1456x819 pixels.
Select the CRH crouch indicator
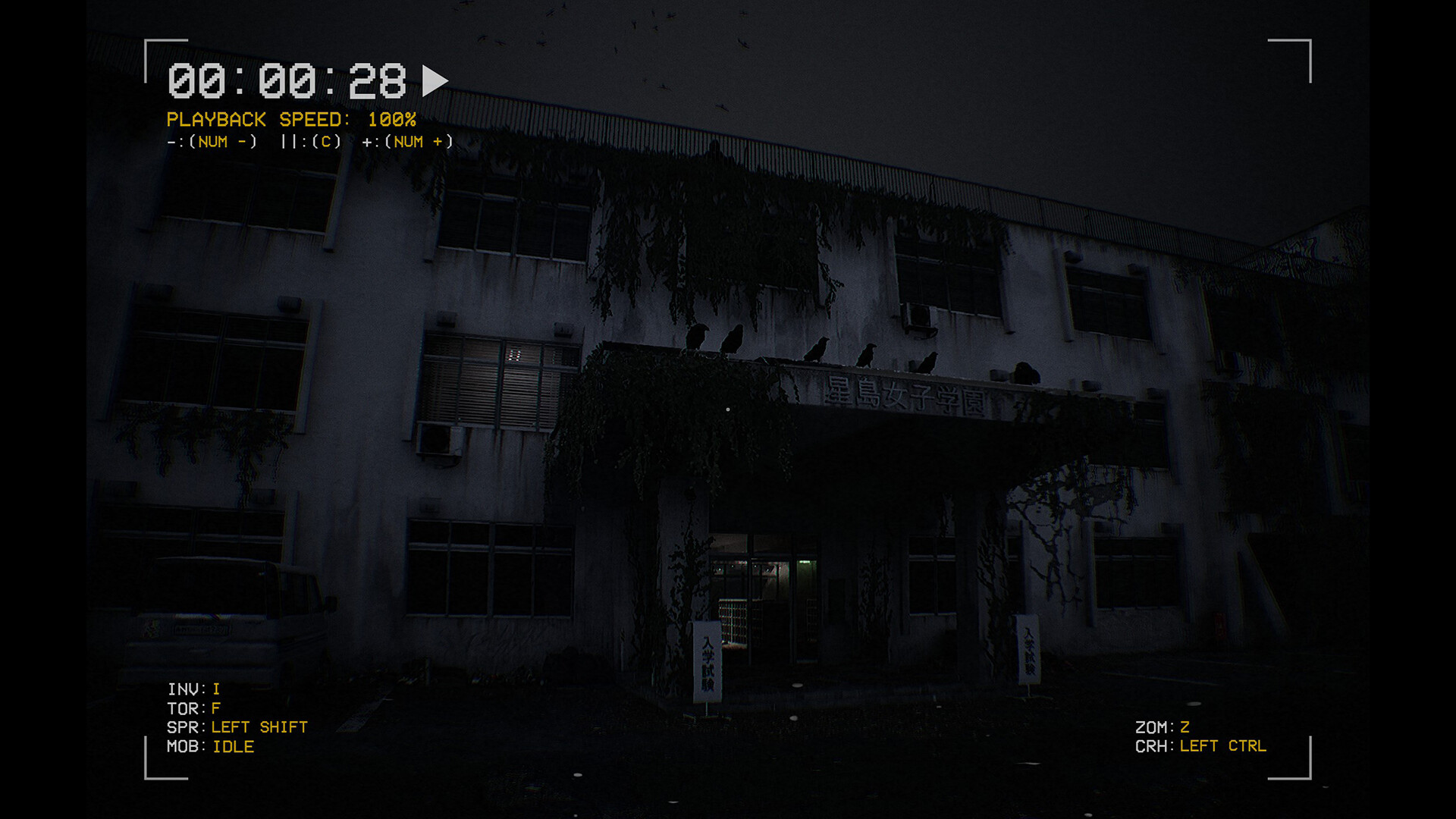[x=1202, y=746]
